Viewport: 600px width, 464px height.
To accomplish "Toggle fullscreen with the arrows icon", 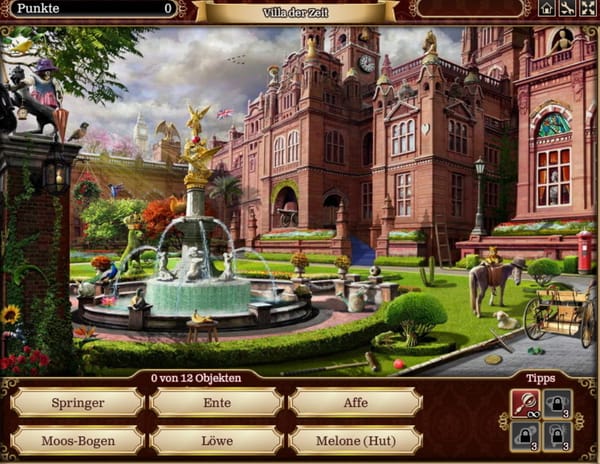I will point(587,8).
